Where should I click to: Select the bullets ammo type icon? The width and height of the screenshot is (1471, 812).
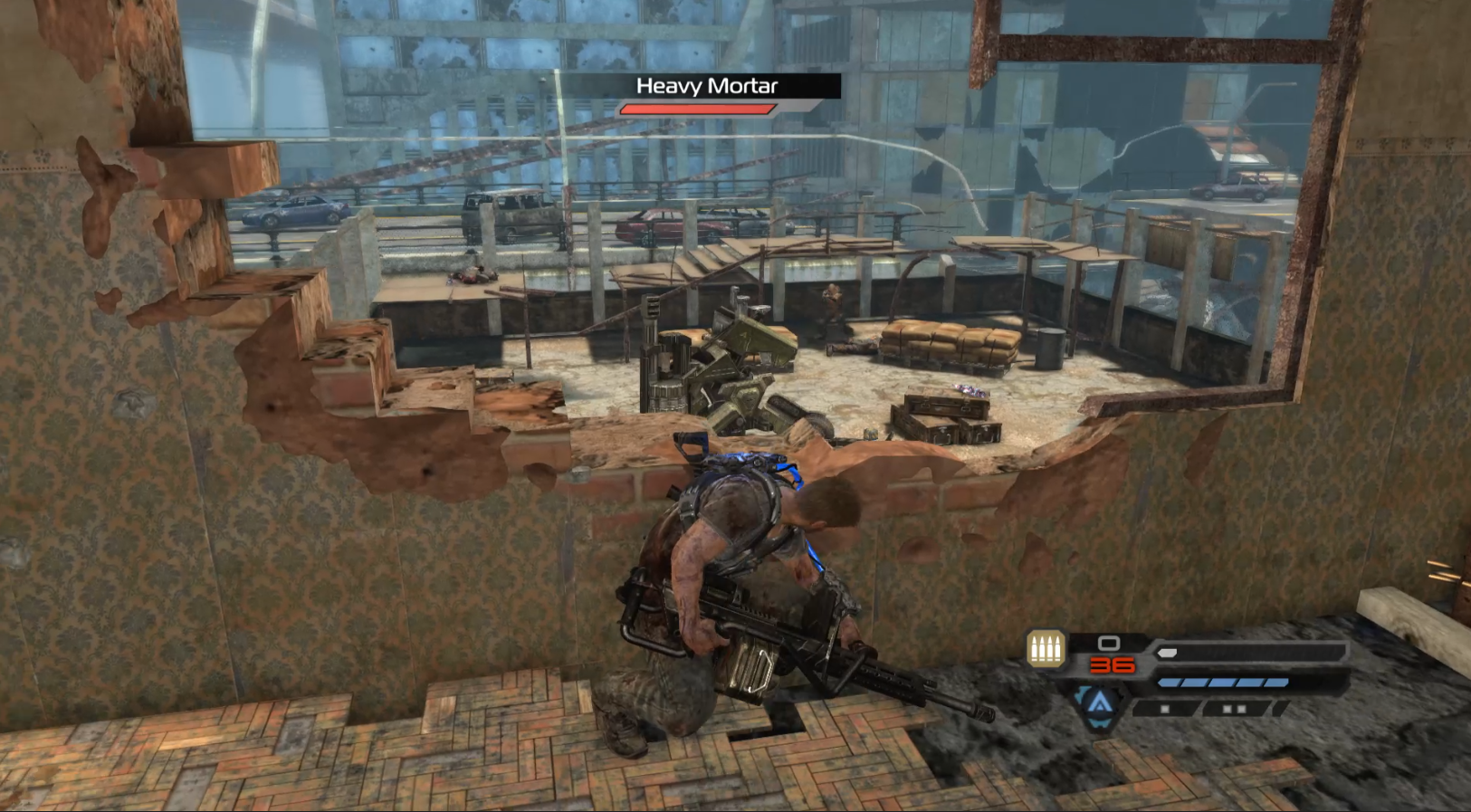pyautogui.click(x=1046, y=649)
